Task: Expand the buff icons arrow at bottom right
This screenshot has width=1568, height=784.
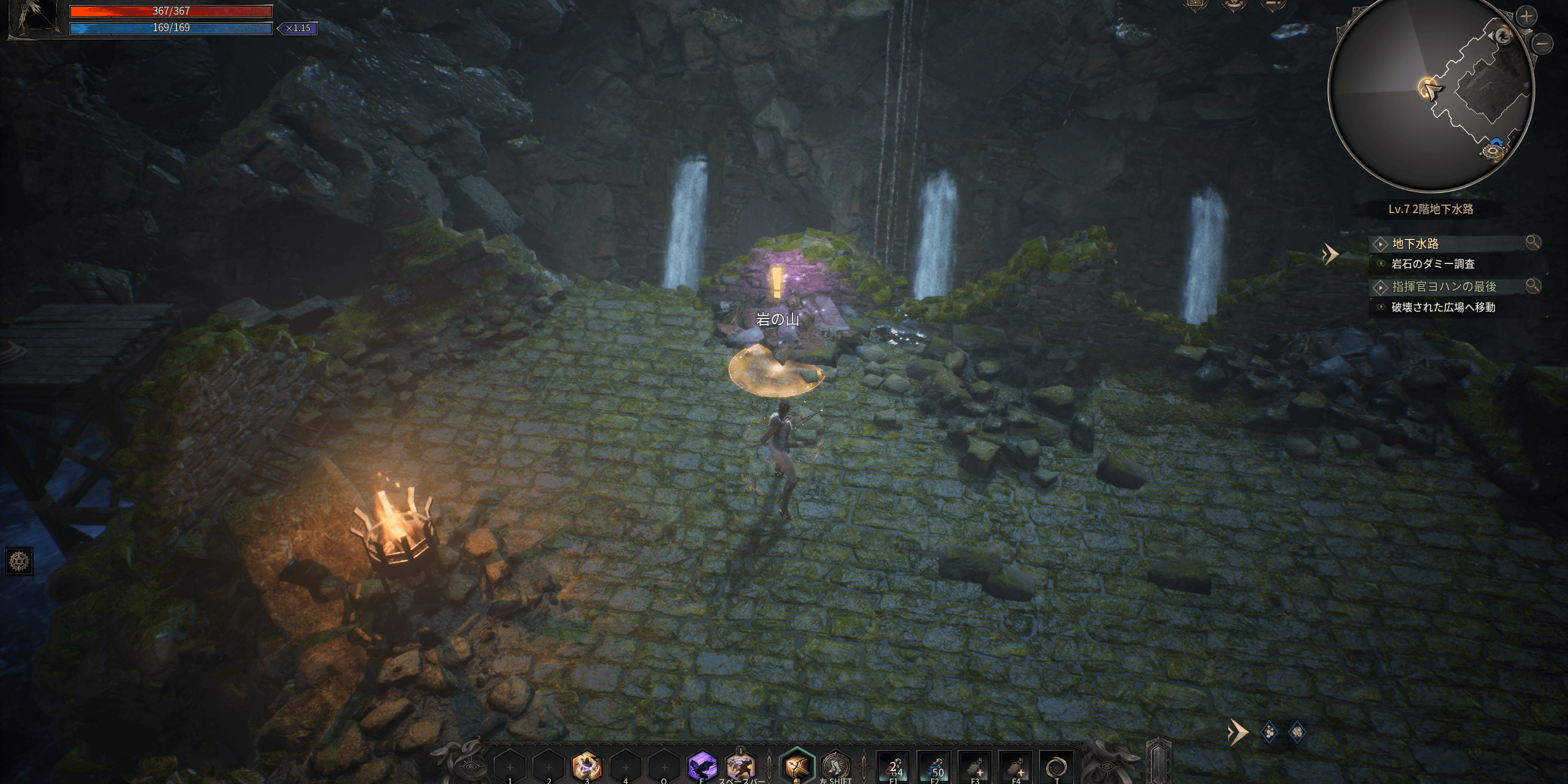Action: (x=1238, y=732)
